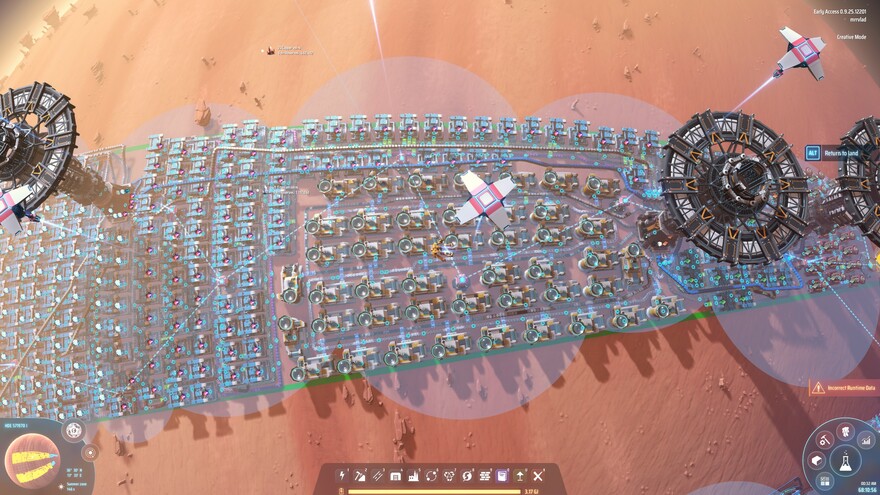Image resolution: width=880 pixels, height=495 pixels.
Task: Select the highlighted purple blueprint book icon
Action: pyautogui.click(x=502, y=476)
